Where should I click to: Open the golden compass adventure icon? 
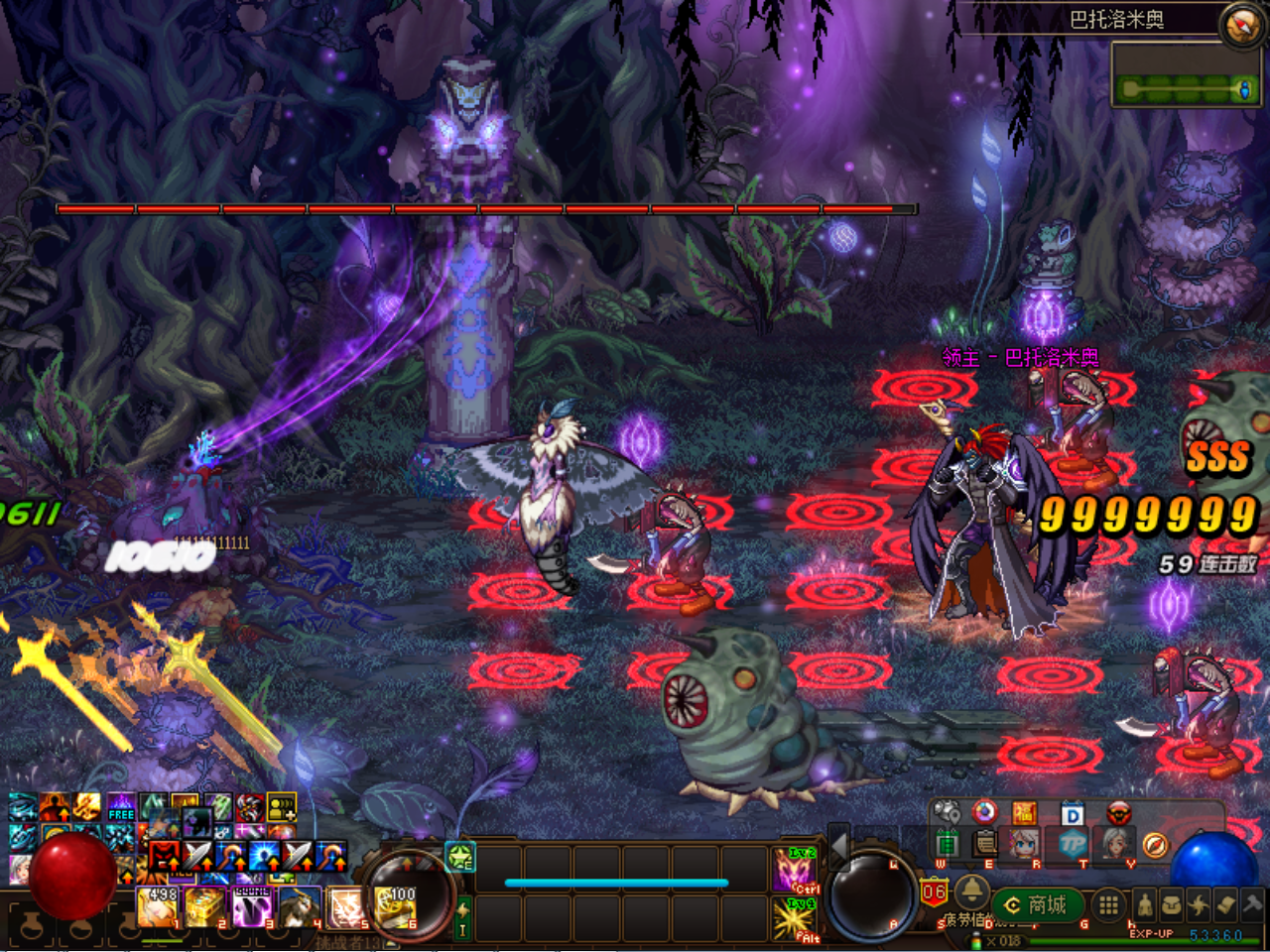(x=1156, y=845)
